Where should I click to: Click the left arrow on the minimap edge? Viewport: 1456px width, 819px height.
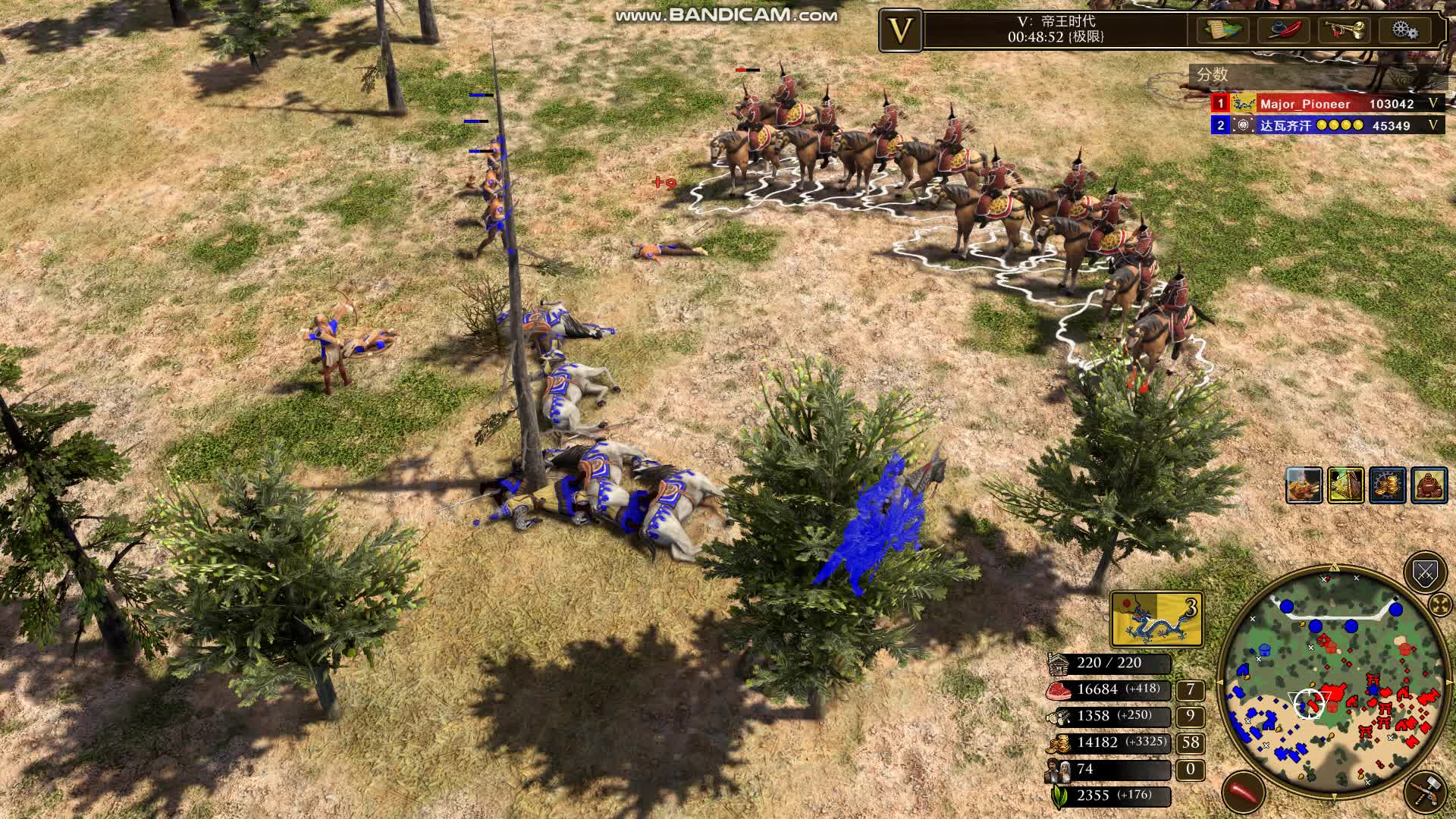point(1221,681)
